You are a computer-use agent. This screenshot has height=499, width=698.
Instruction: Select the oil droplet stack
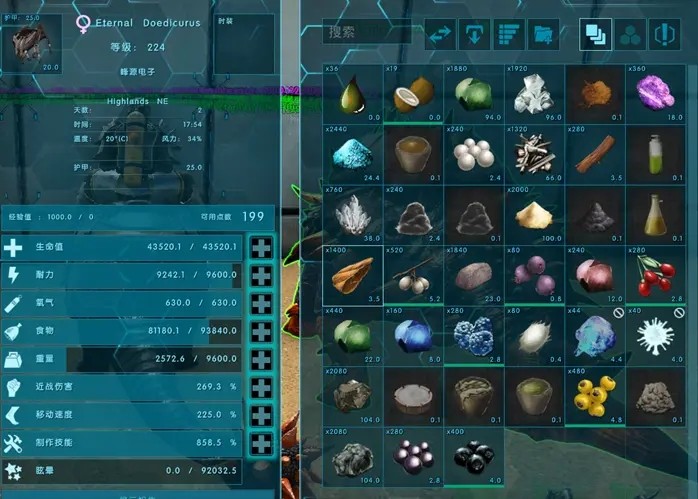[x=352, y=95]
